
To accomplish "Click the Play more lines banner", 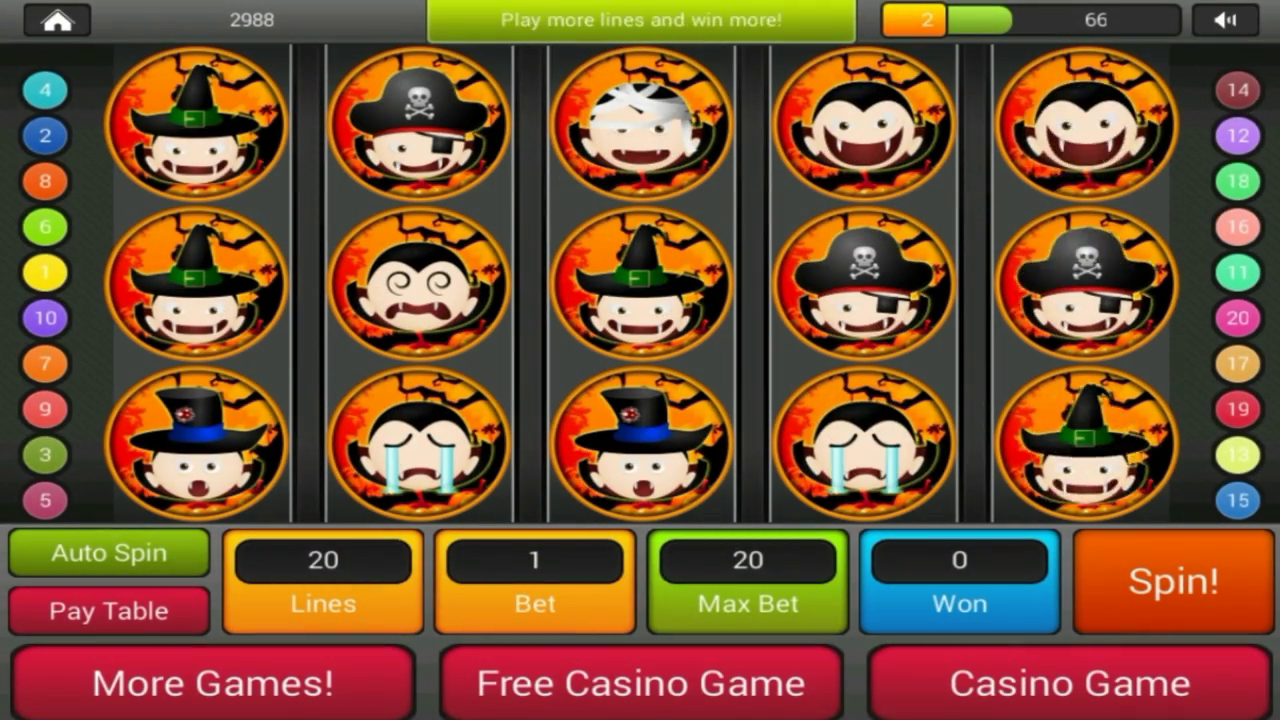I will click(x=640, y=19).
